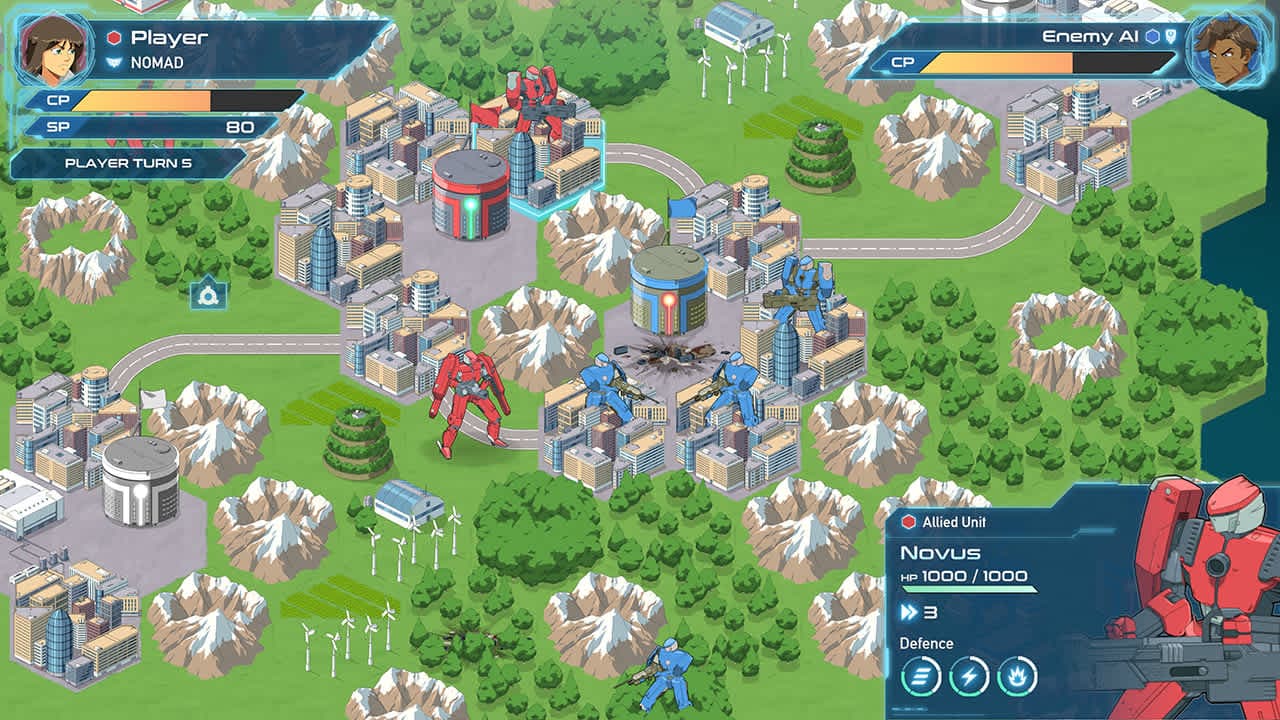Click the NOMAD wolf emblem icon
This screenshot has width=1280, height=720.
coord(113,58)
